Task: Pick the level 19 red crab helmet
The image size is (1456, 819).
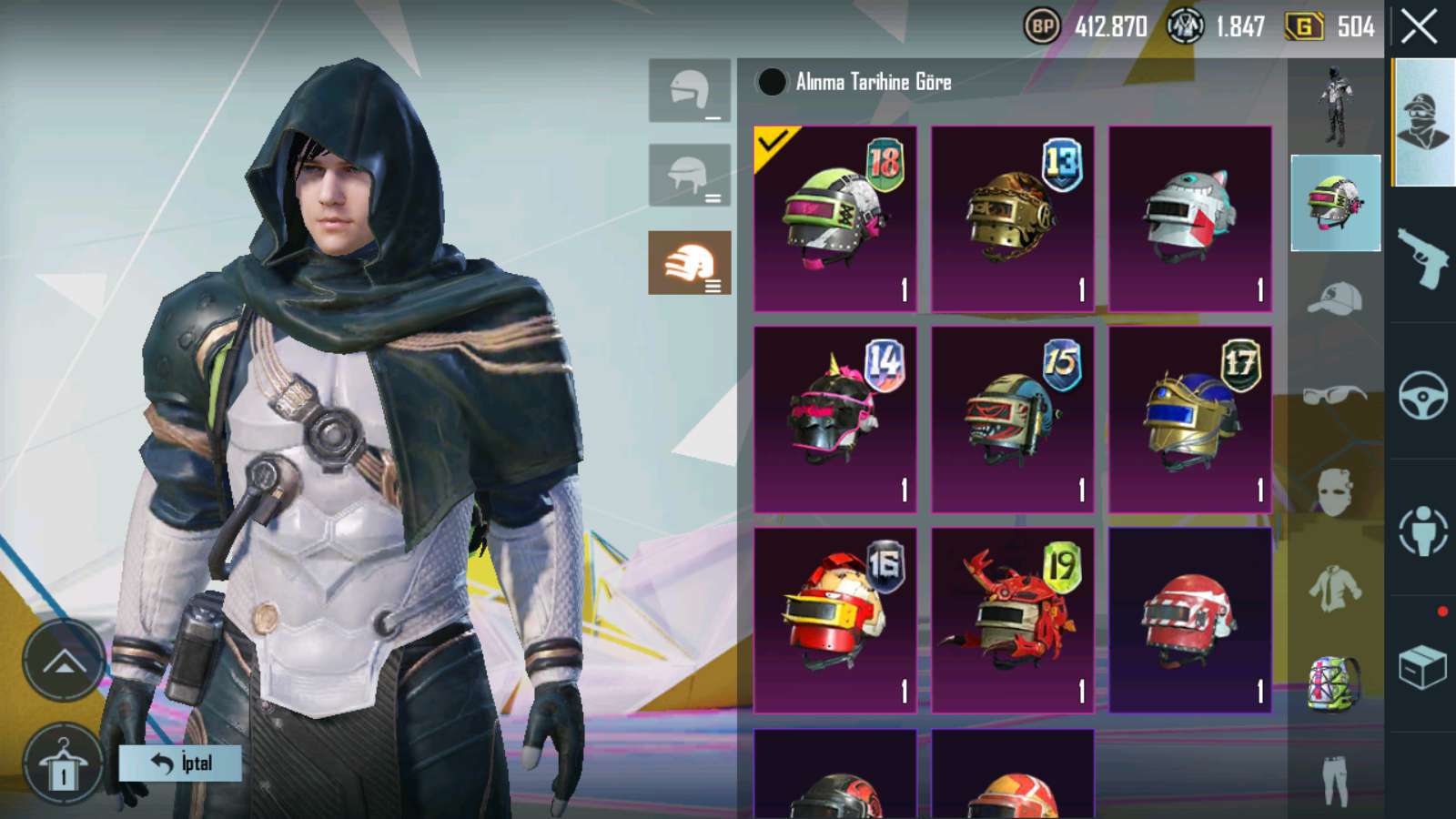Action: coord(1012,620)
